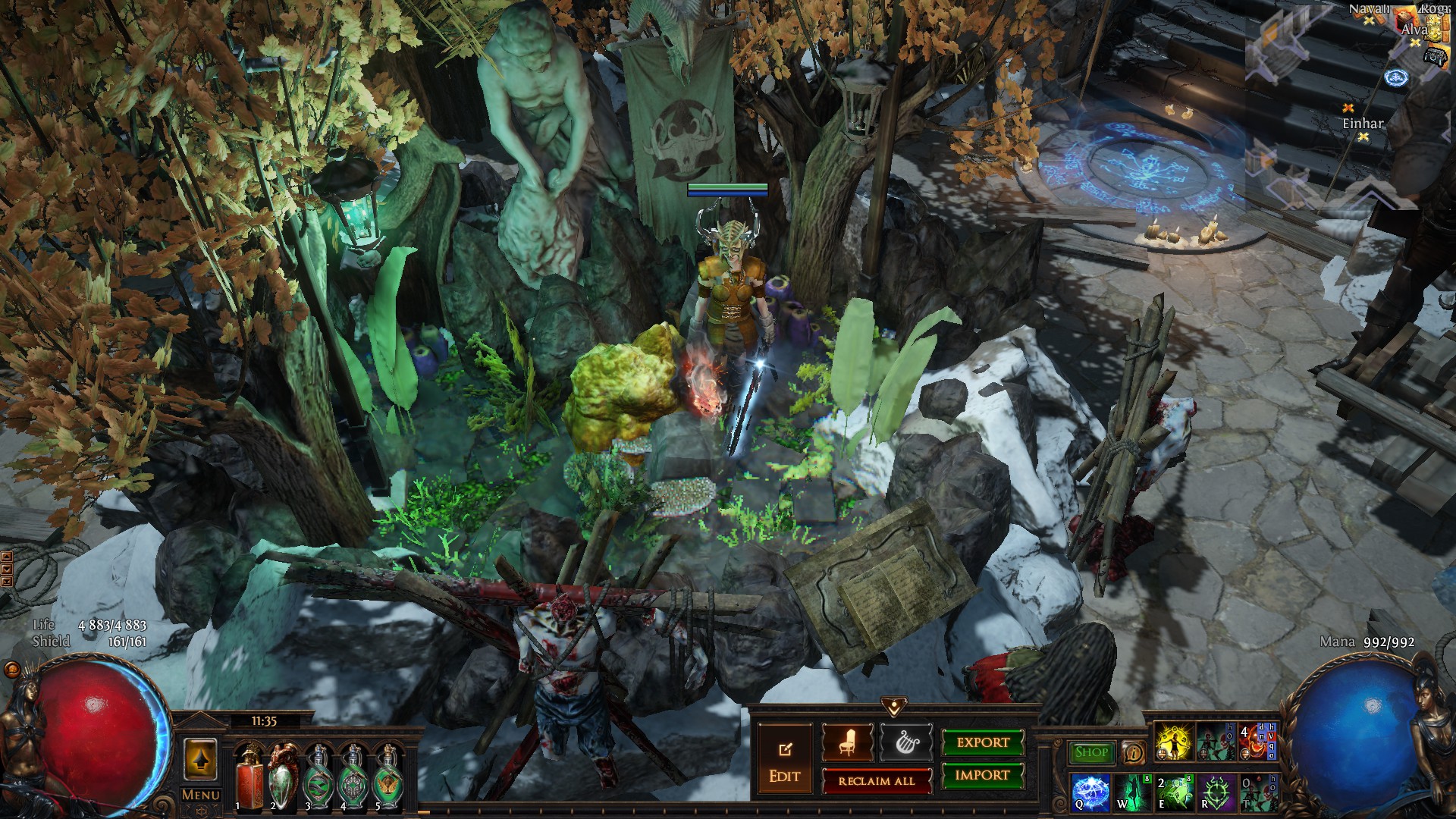Open the Shop

click(x=1091, y=752)
